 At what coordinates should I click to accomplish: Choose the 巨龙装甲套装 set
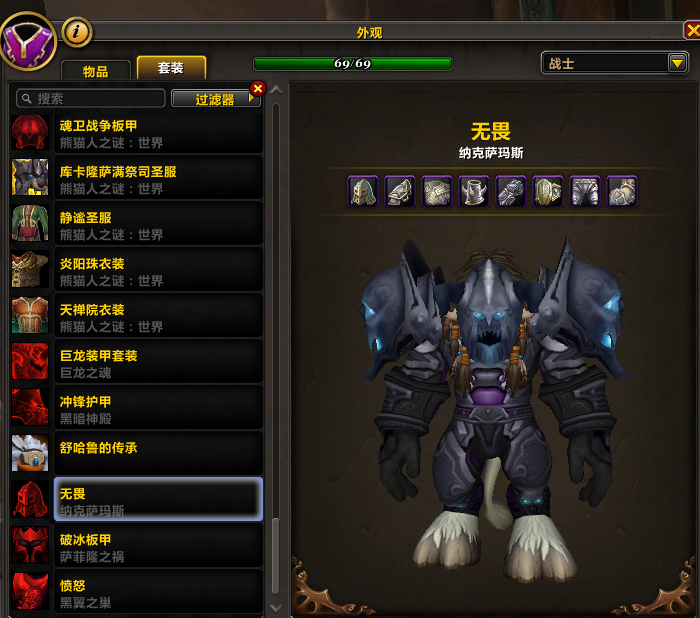coord(137,363)
